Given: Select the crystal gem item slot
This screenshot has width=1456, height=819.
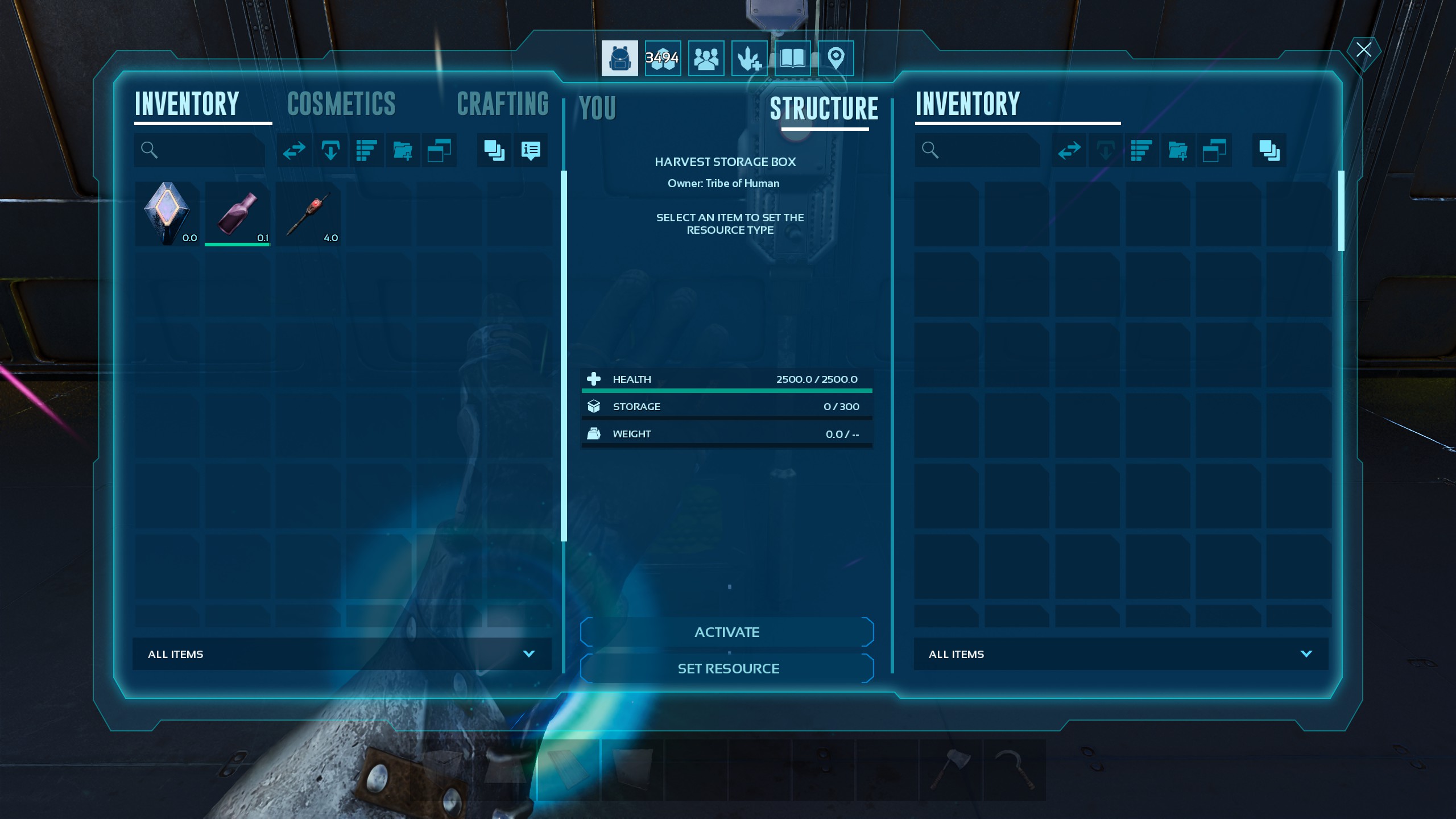Looking at the screenshot, I should pos(167,214).
